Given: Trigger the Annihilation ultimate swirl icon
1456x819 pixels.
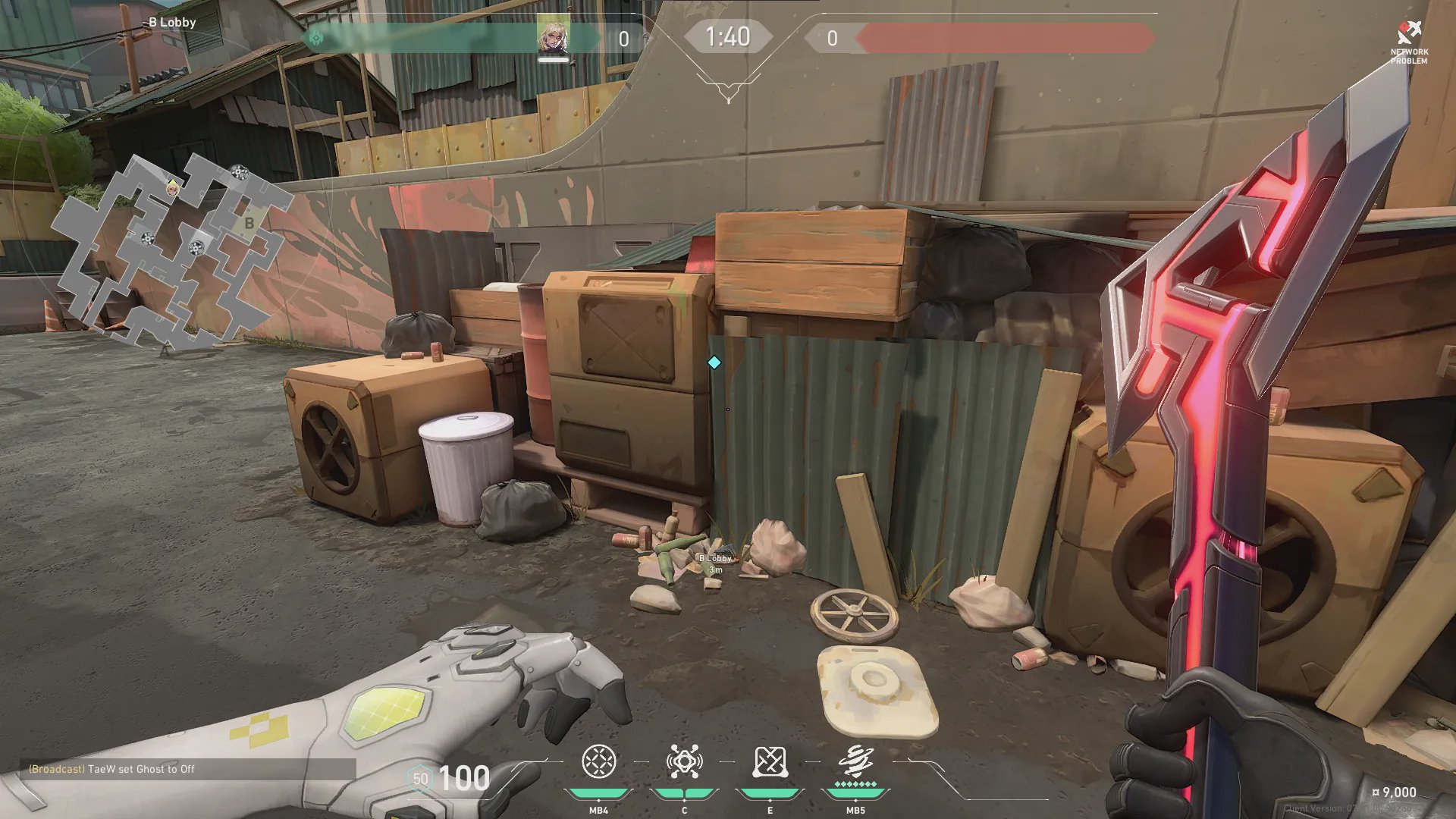Looking at the screenshot, I should pyautogui.click(x=855, y=761).
